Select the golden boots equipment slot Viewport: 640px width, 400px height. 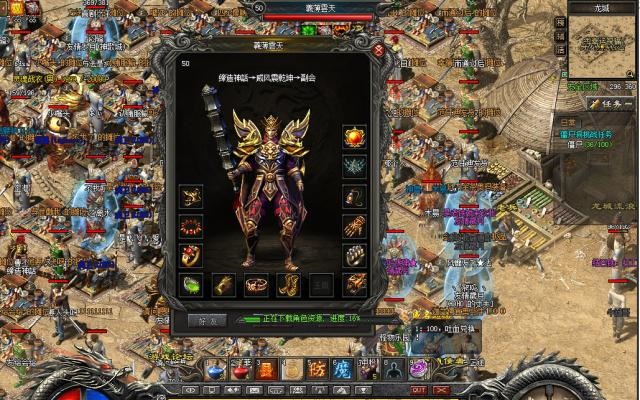289,284
